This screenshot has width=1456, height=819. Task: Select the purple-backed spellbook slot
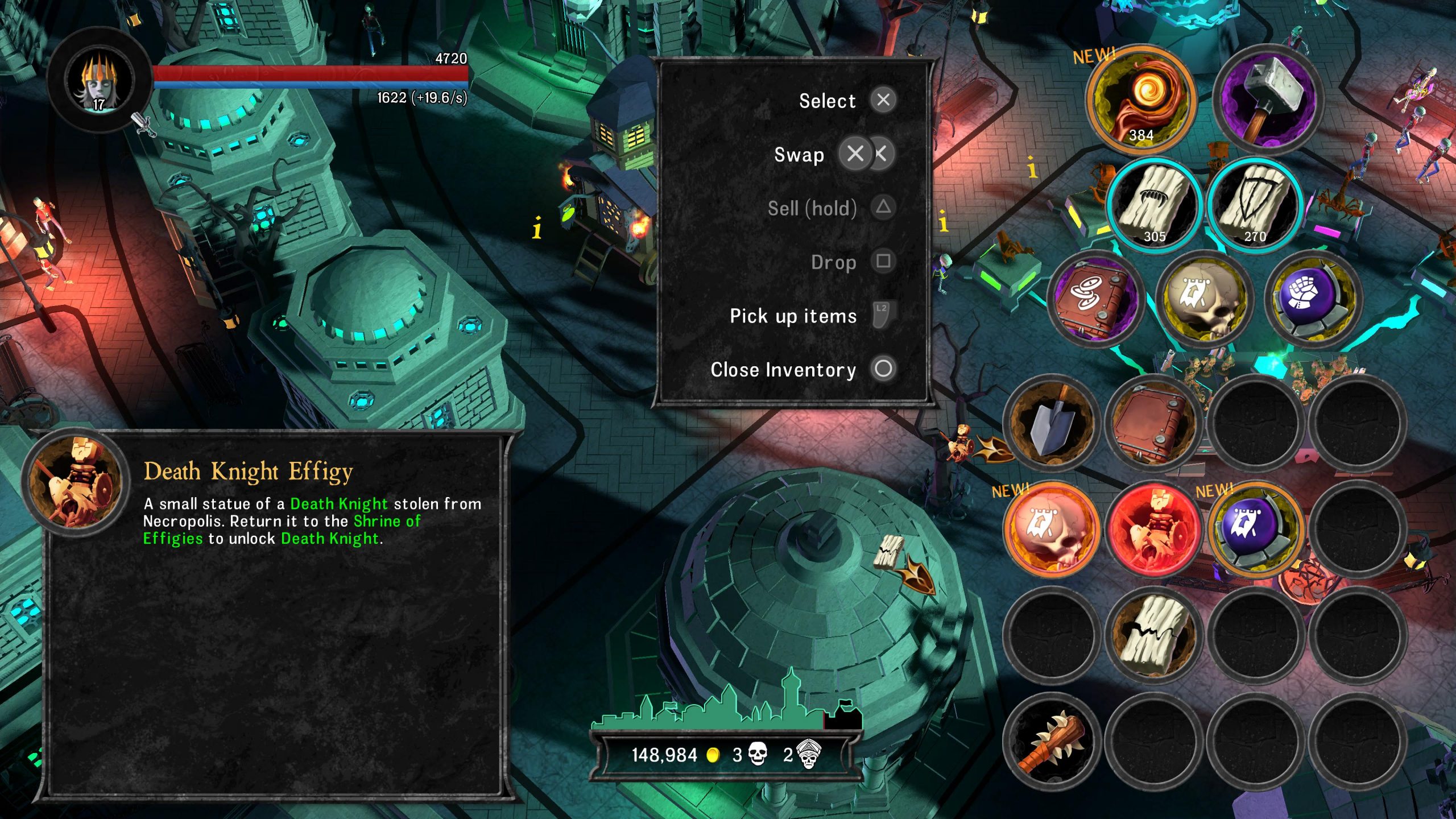pyautogui.click(x=1092, y=298)
